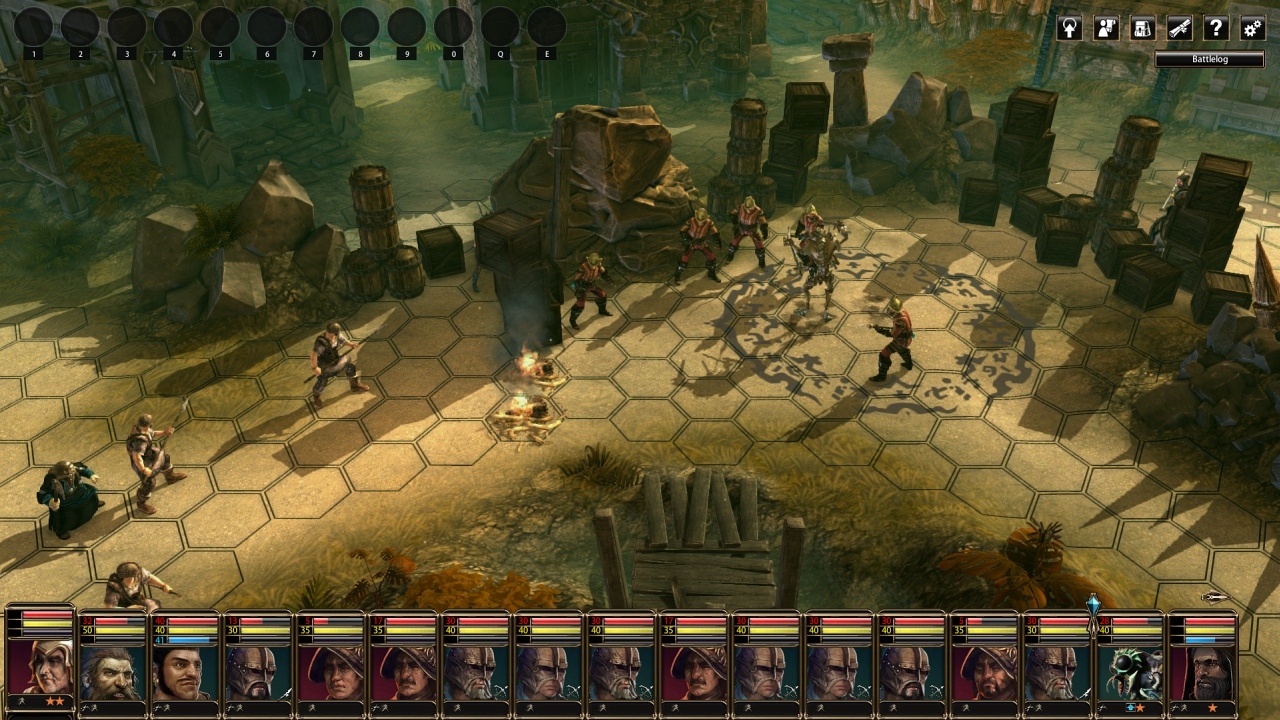Open the character sheet icon
This screenshot has height=720, width=1280.
click(1106, 28)
